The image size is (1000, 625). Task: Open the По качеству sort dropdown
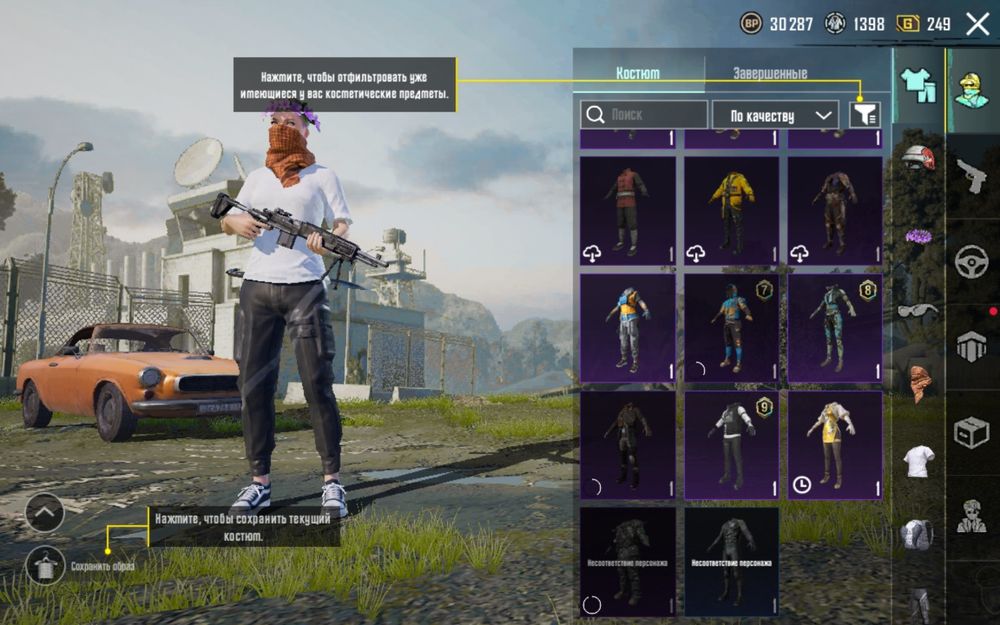click(x=775, y=115)
